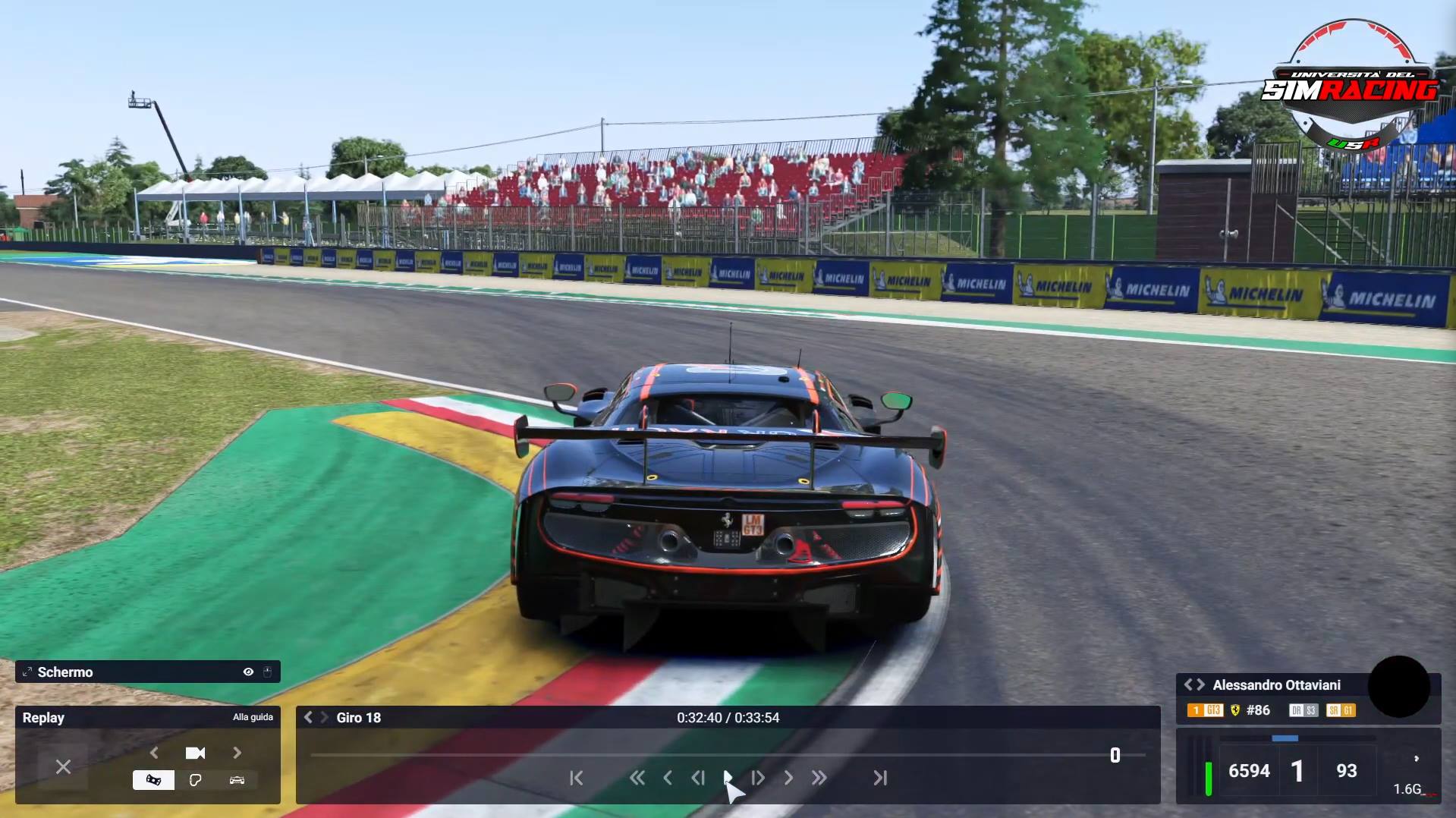The height and width of the screenshot is (818, 1456).
Task: Select the car exterior camera mode
Action: click(237, 780)
